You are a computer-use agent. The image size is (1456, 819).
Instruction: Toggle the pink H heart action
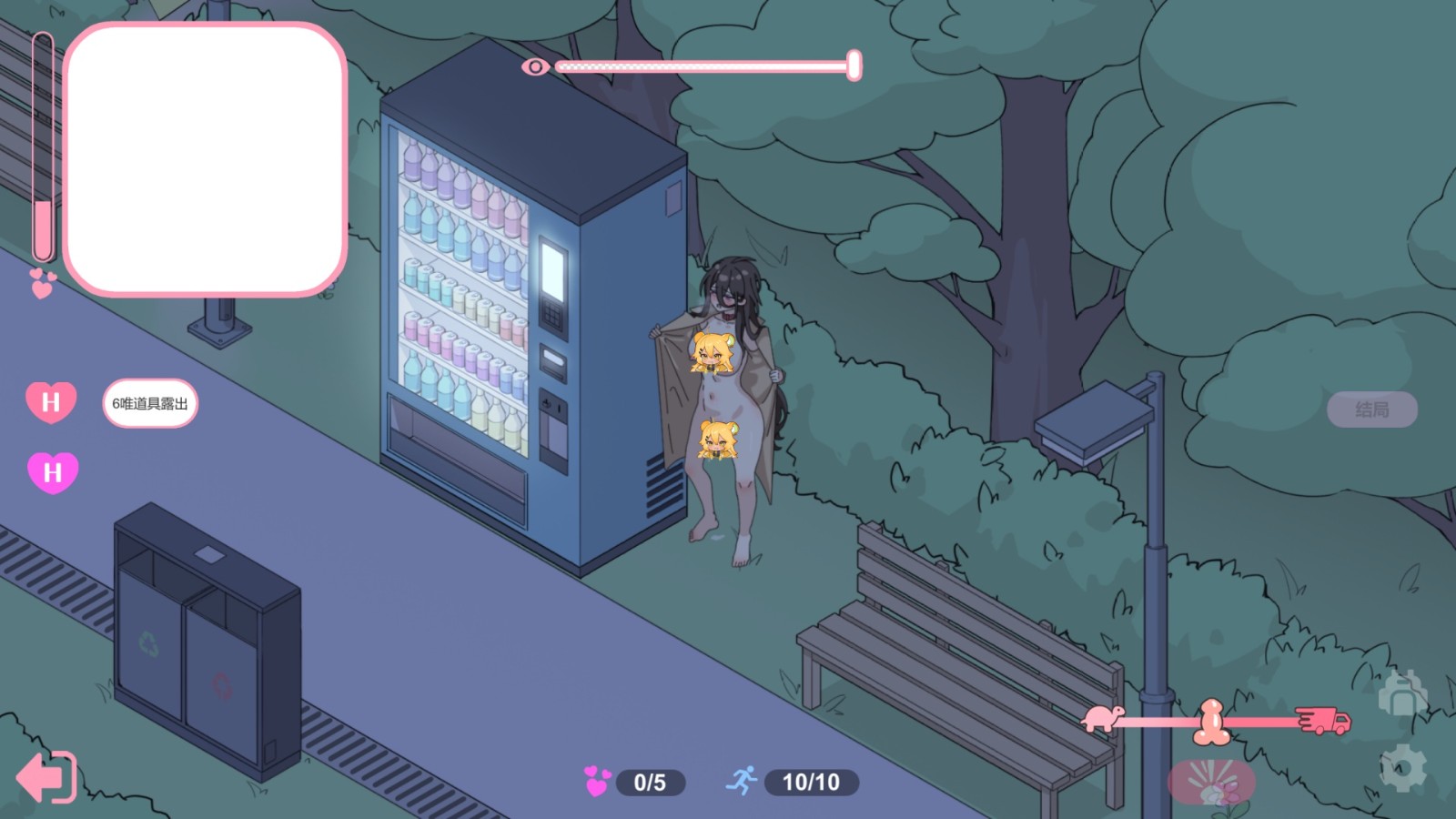51,400
